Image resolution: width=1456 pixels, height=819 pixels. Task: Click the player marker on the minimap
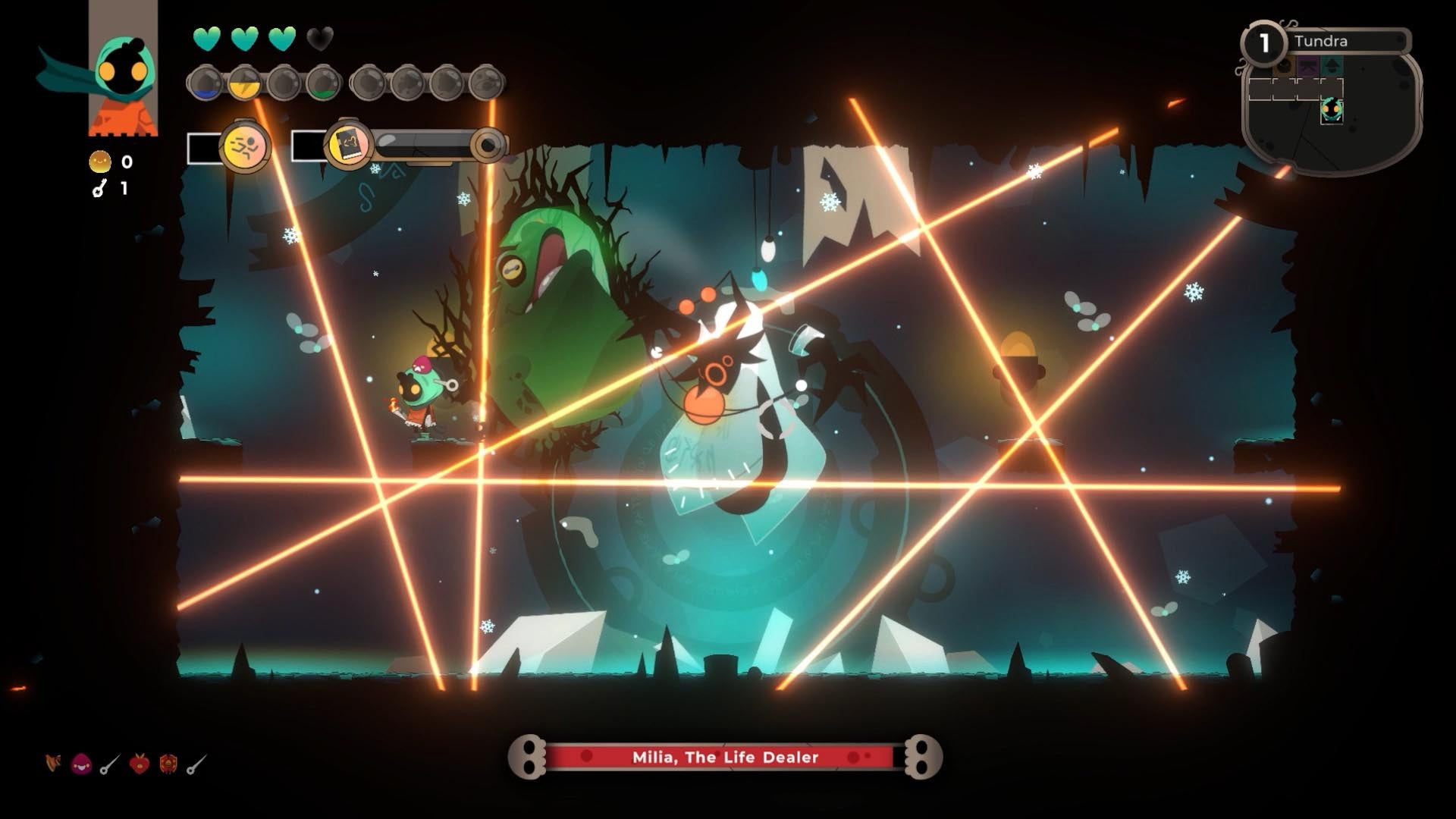[1332, 111]
